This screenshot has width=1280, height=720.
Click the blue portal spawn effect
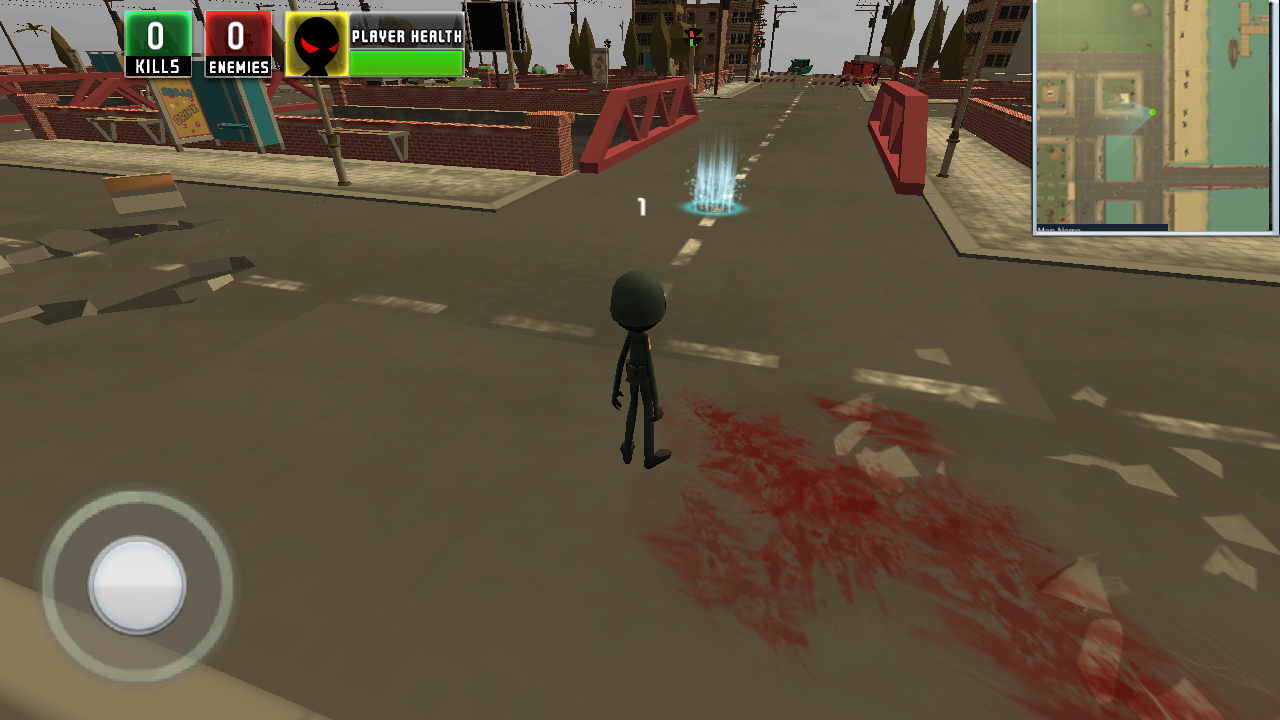(712, 185)
